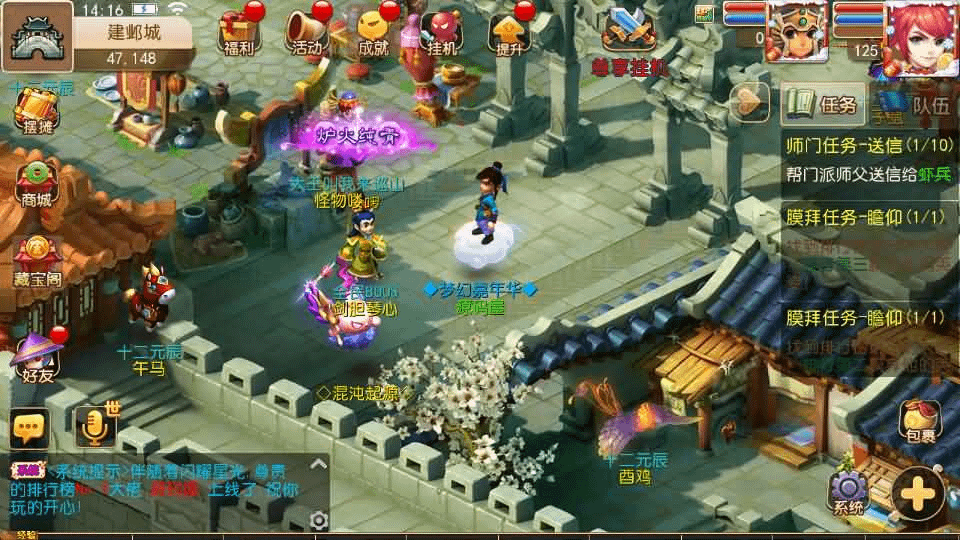Expand the yellow plus menu button
Viewport: 960px width, 540px height.
pos(918,493)
